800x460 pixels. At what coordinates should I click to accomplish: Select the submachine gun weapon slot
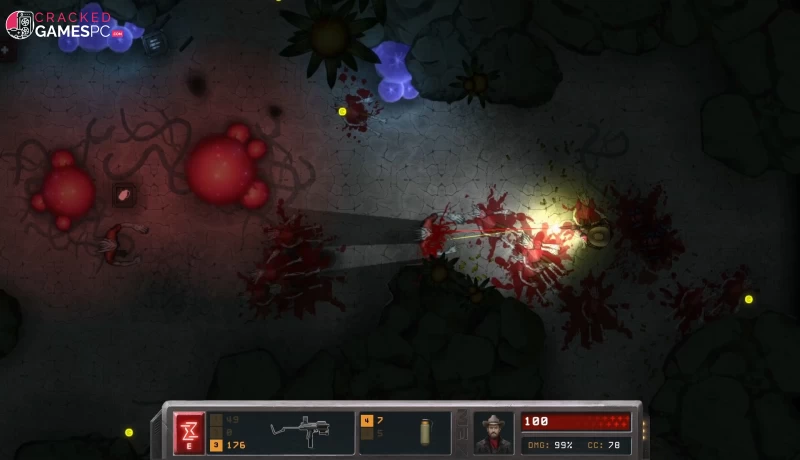[x=298, y=432]
